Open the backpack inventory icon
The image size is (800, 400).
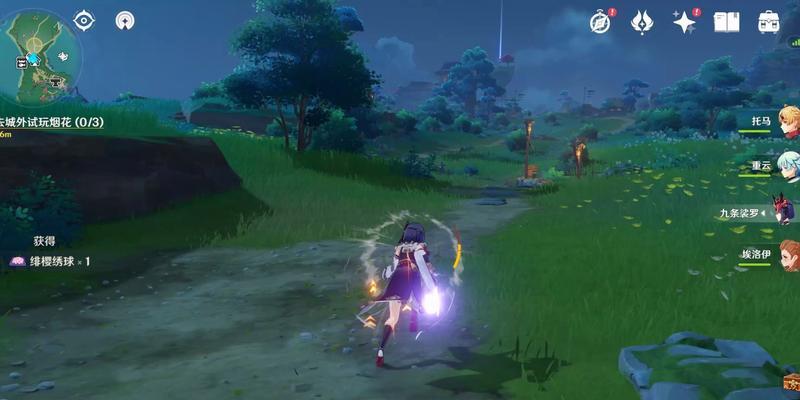coord(769,22)
